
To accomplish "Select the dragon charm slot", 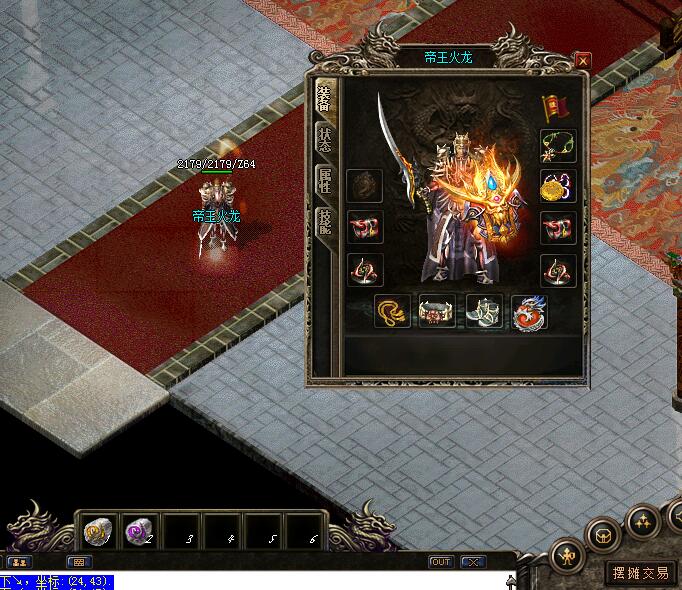I will coord(529,312).
